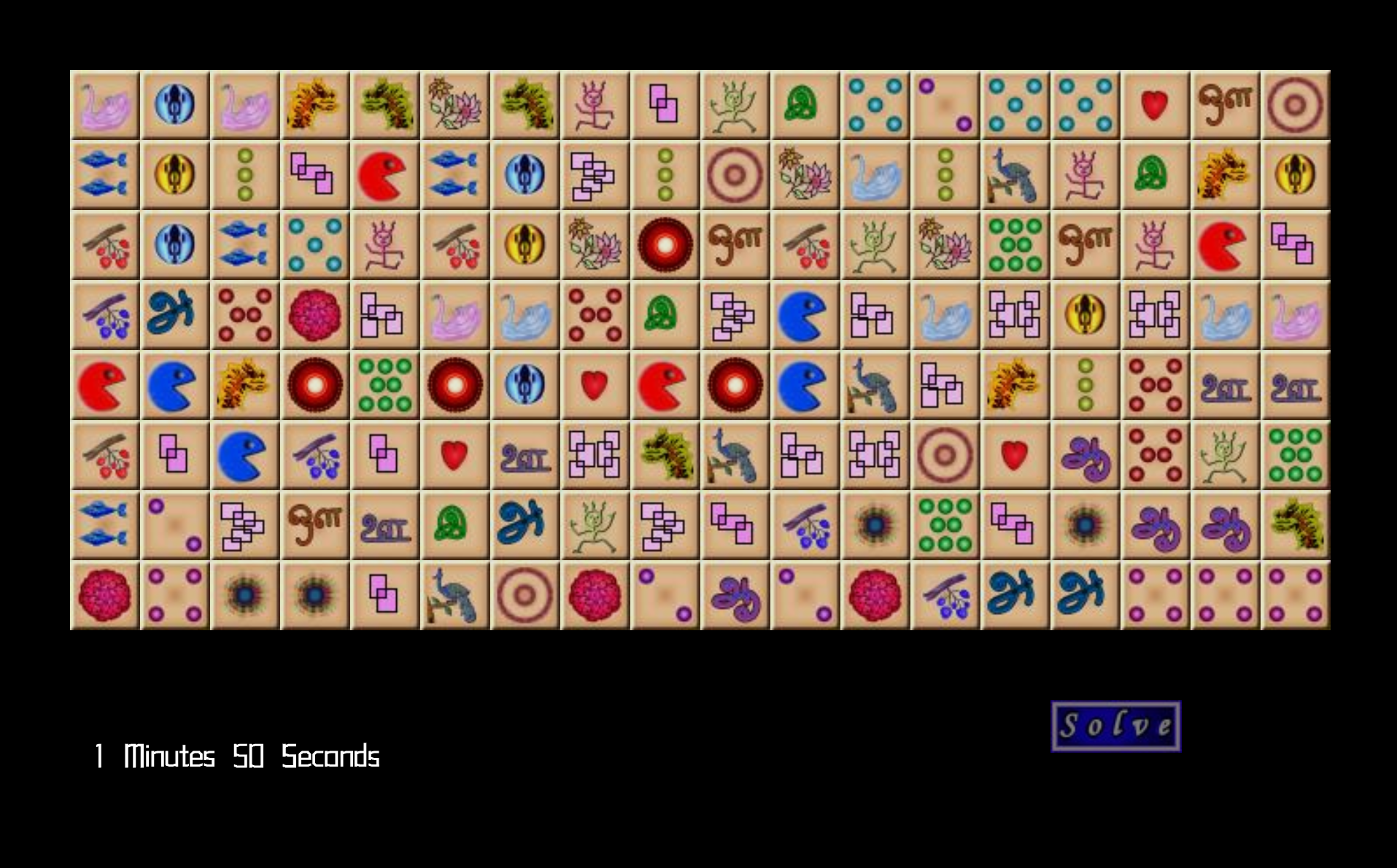
Task: Select the yellow oval tile between interlocked-squares tiles
Action: click(1084, 315)
